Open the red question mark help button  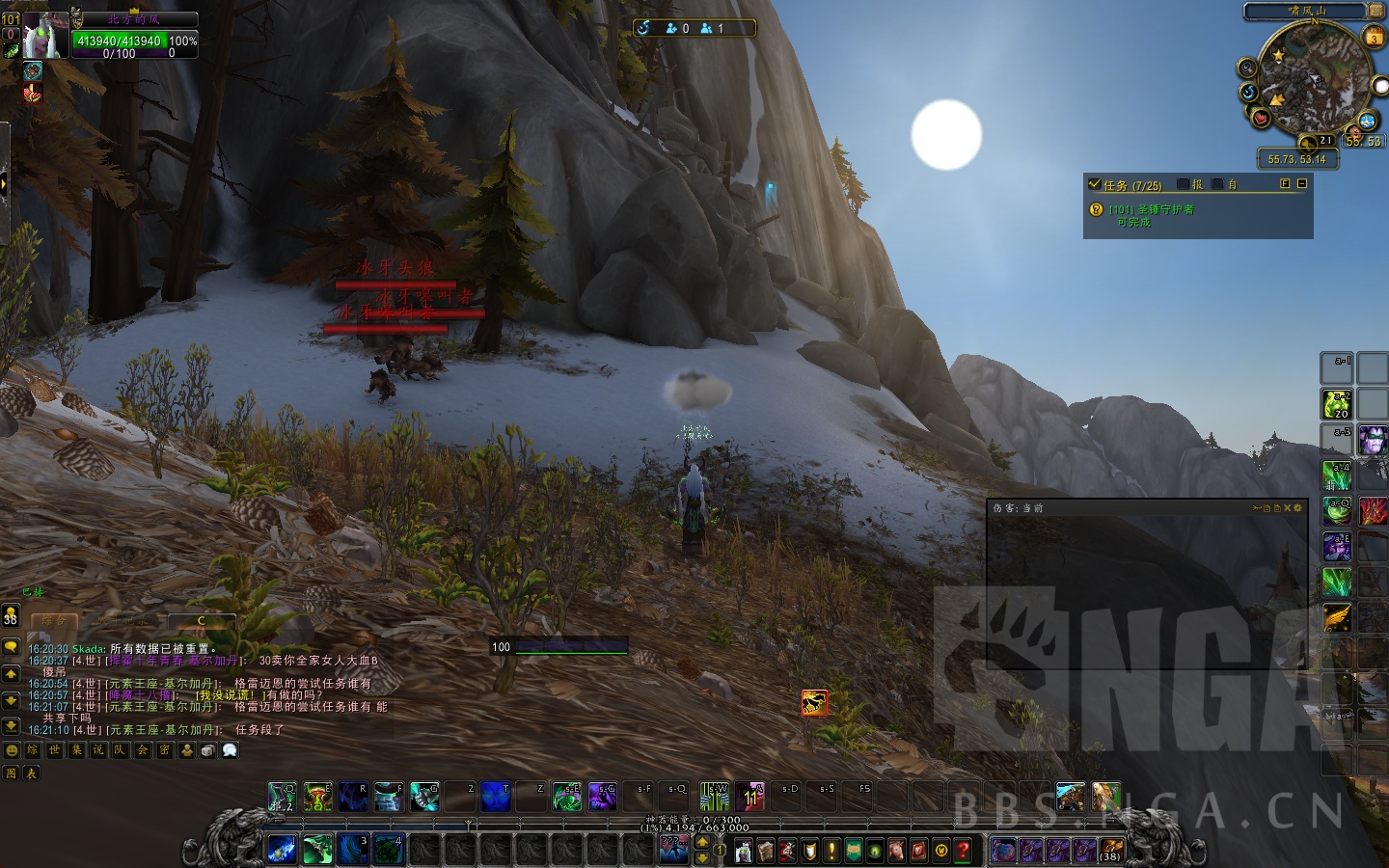[962, 851]
